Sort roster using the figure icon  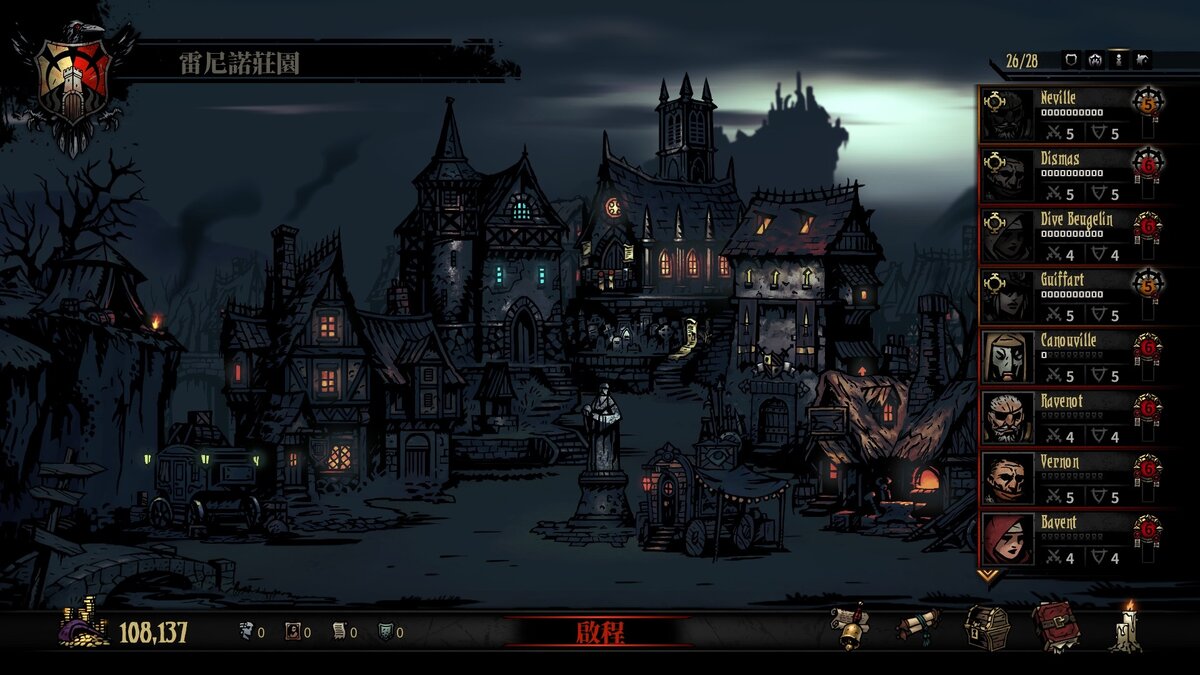pyautogui.click(x=1119, y=60)
